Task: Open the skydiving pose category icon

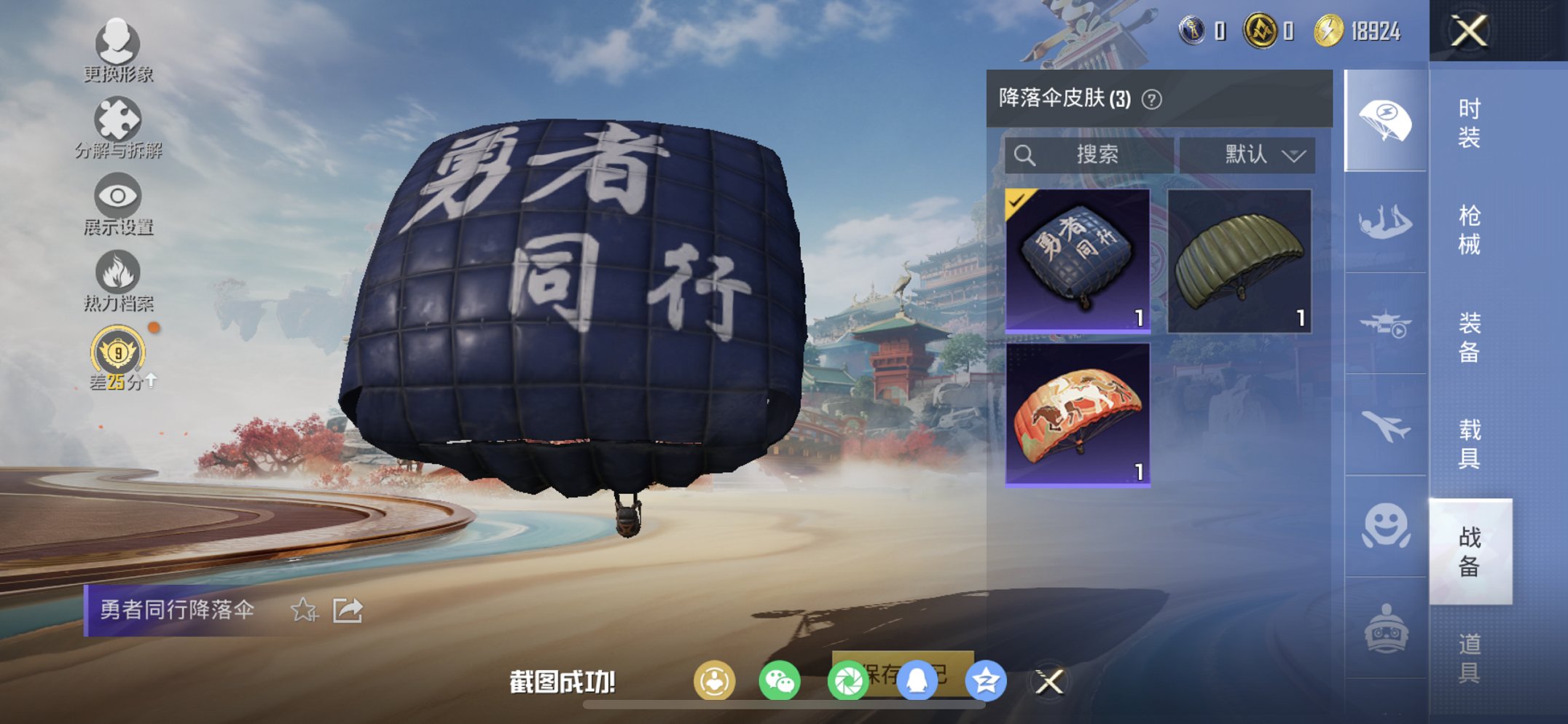Action: (x=1384, y=226)
